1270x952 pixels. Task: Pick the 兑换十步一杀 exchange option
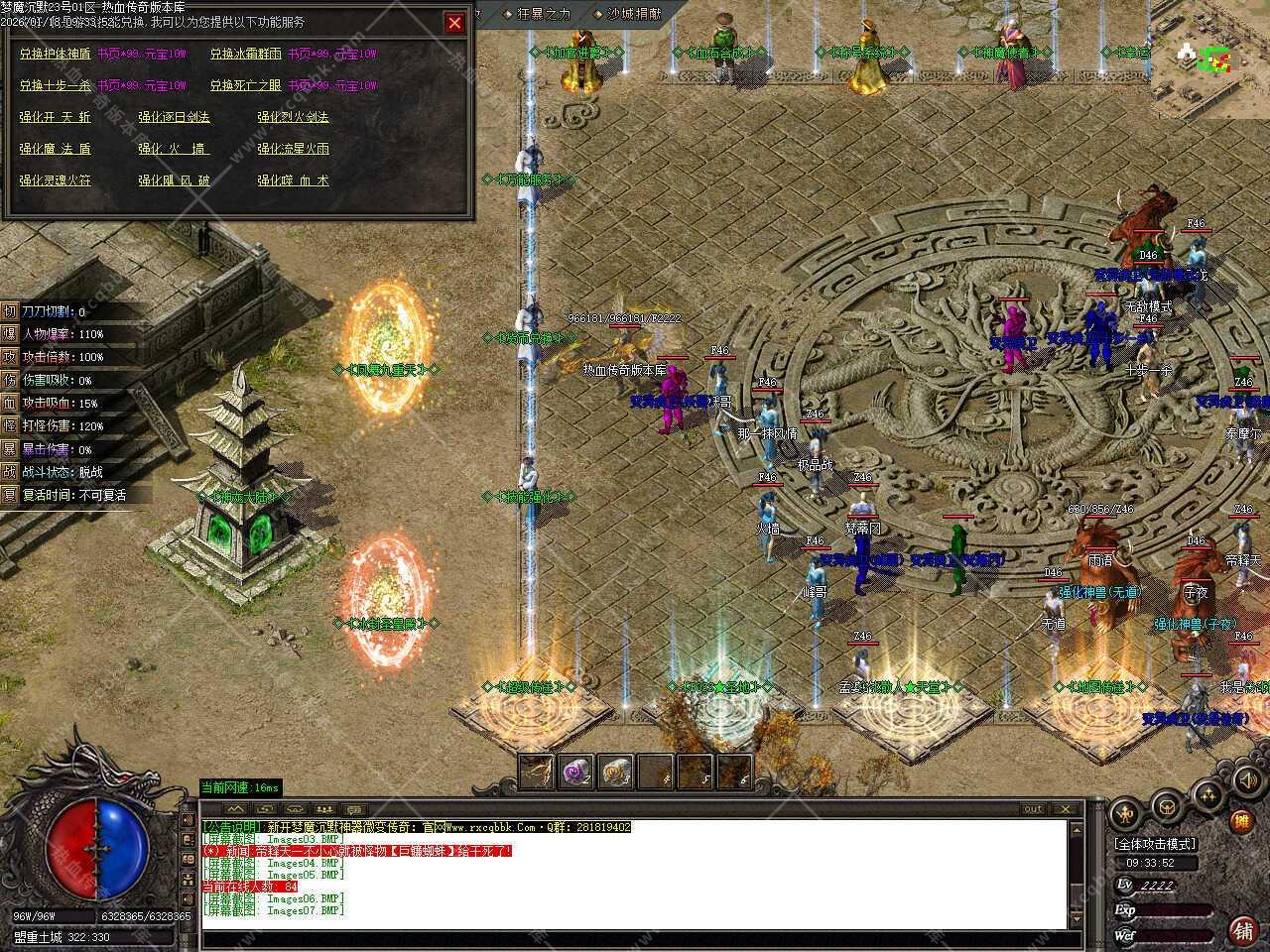pyautogui.click(x=56, y=85)
